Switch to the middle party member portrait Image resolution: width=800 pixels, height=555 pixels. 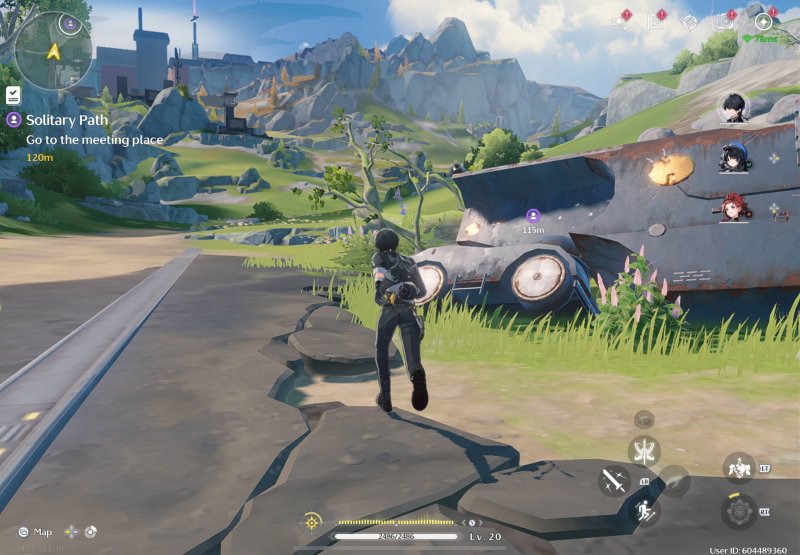(x=735, y=157)
